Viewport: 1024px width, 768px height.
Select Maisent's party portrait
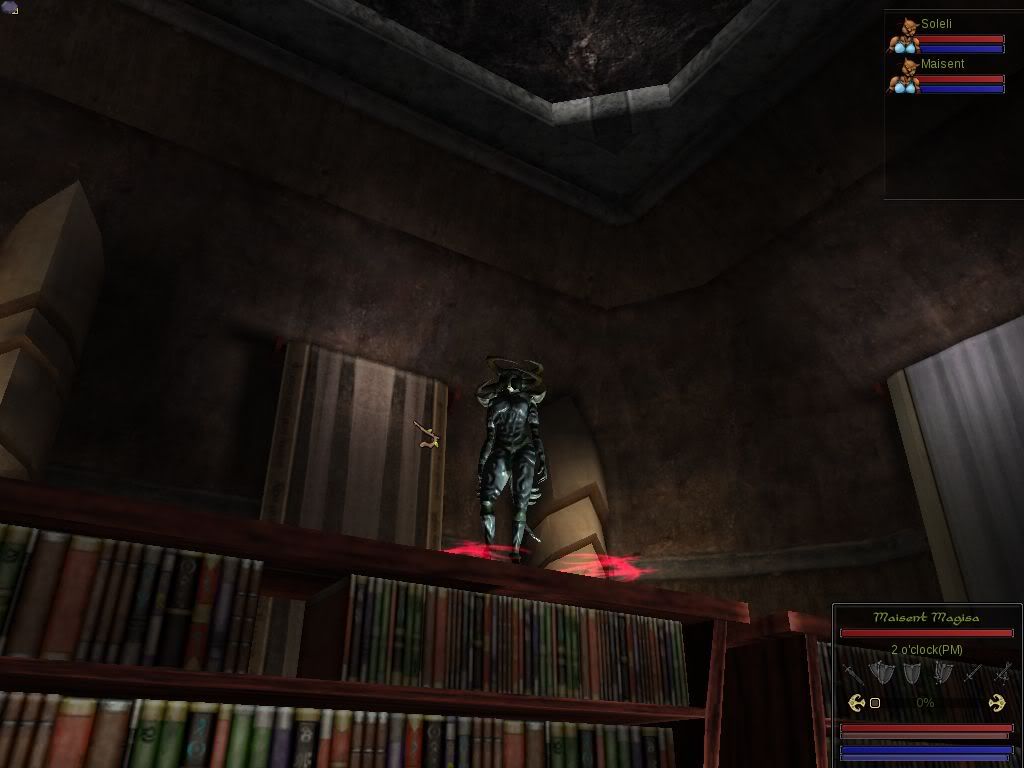pyautogui.click(x=905, y=77)
